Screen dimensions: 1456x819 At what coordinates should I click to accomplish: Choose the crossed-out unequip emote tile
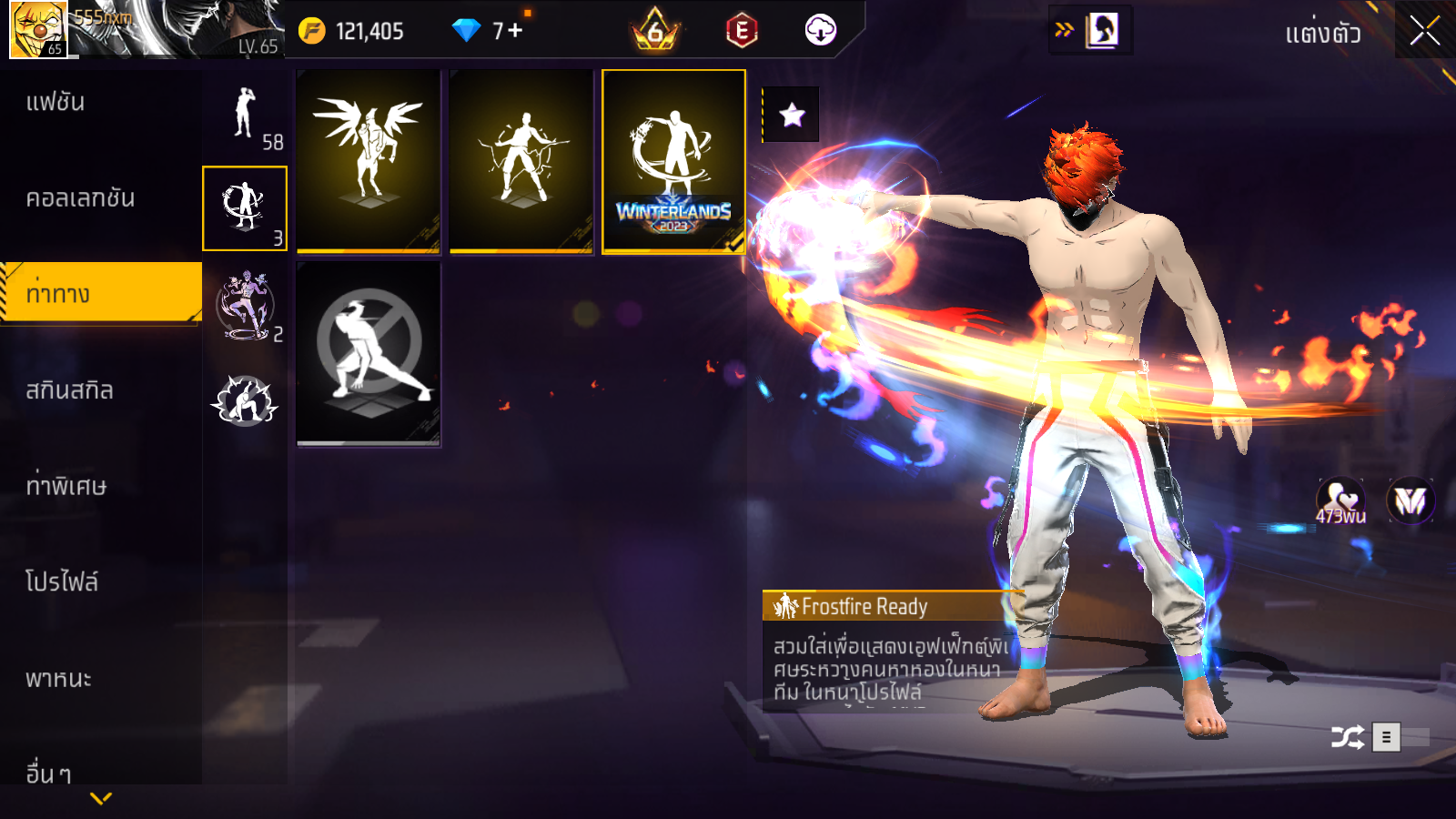point(369,353)
